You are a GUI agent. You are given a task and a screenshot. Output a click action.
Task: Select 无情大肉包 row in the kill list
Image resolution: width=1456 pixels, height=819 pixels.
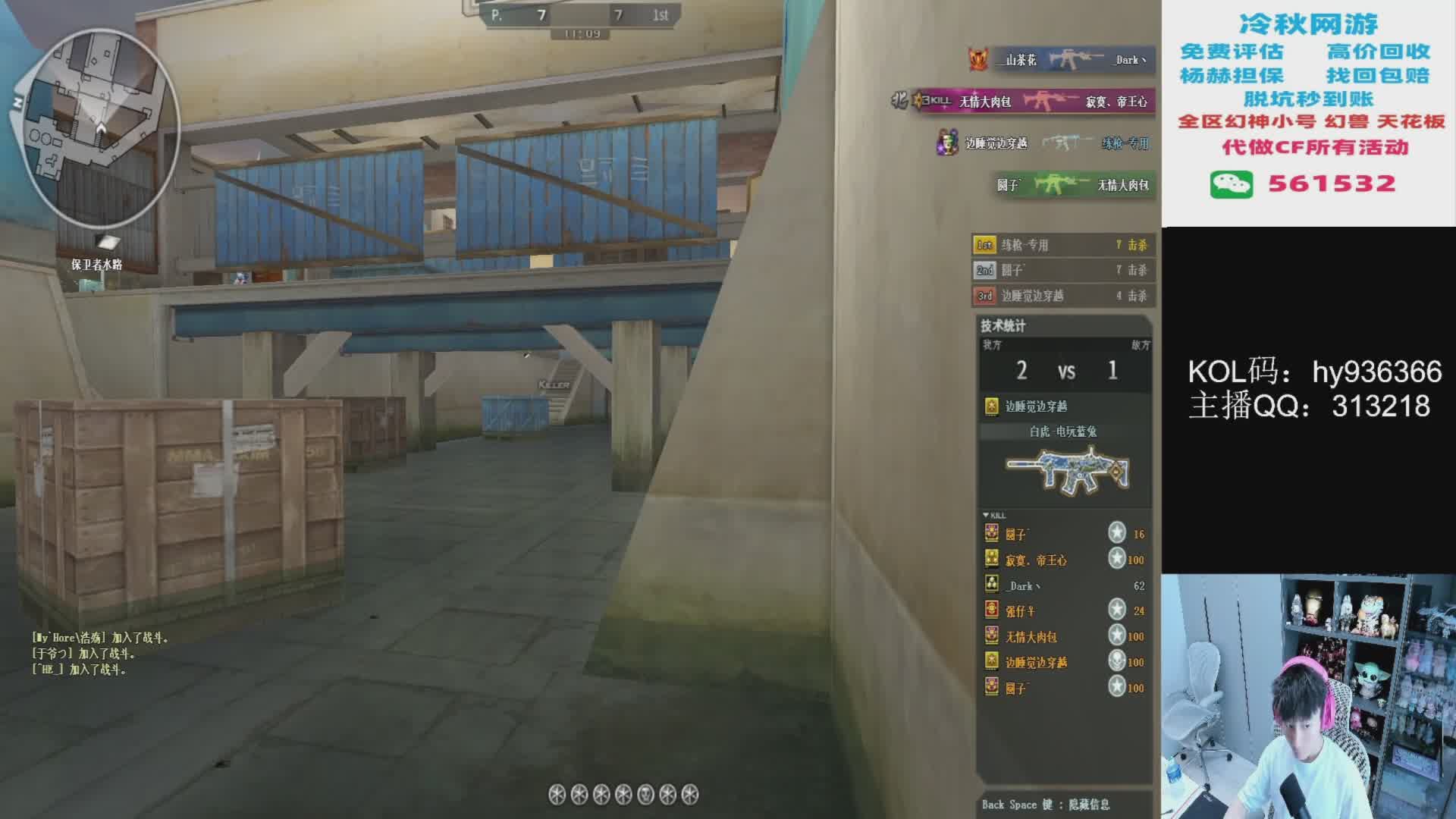point(1062,636)
